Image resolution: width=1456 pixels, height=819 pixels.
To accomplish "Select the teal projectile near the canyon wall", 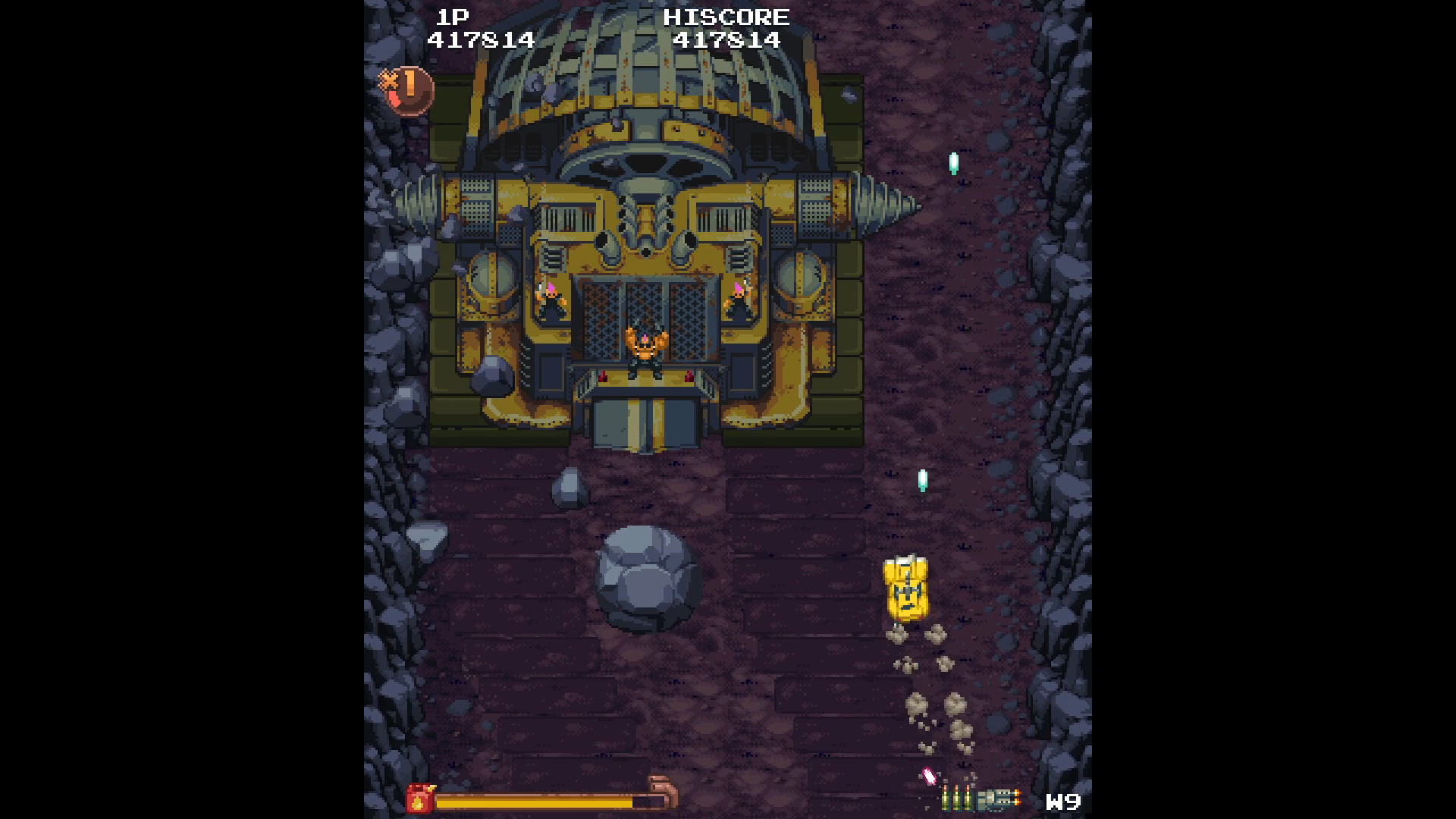I will pyautogui.click(x=953, y=162).
